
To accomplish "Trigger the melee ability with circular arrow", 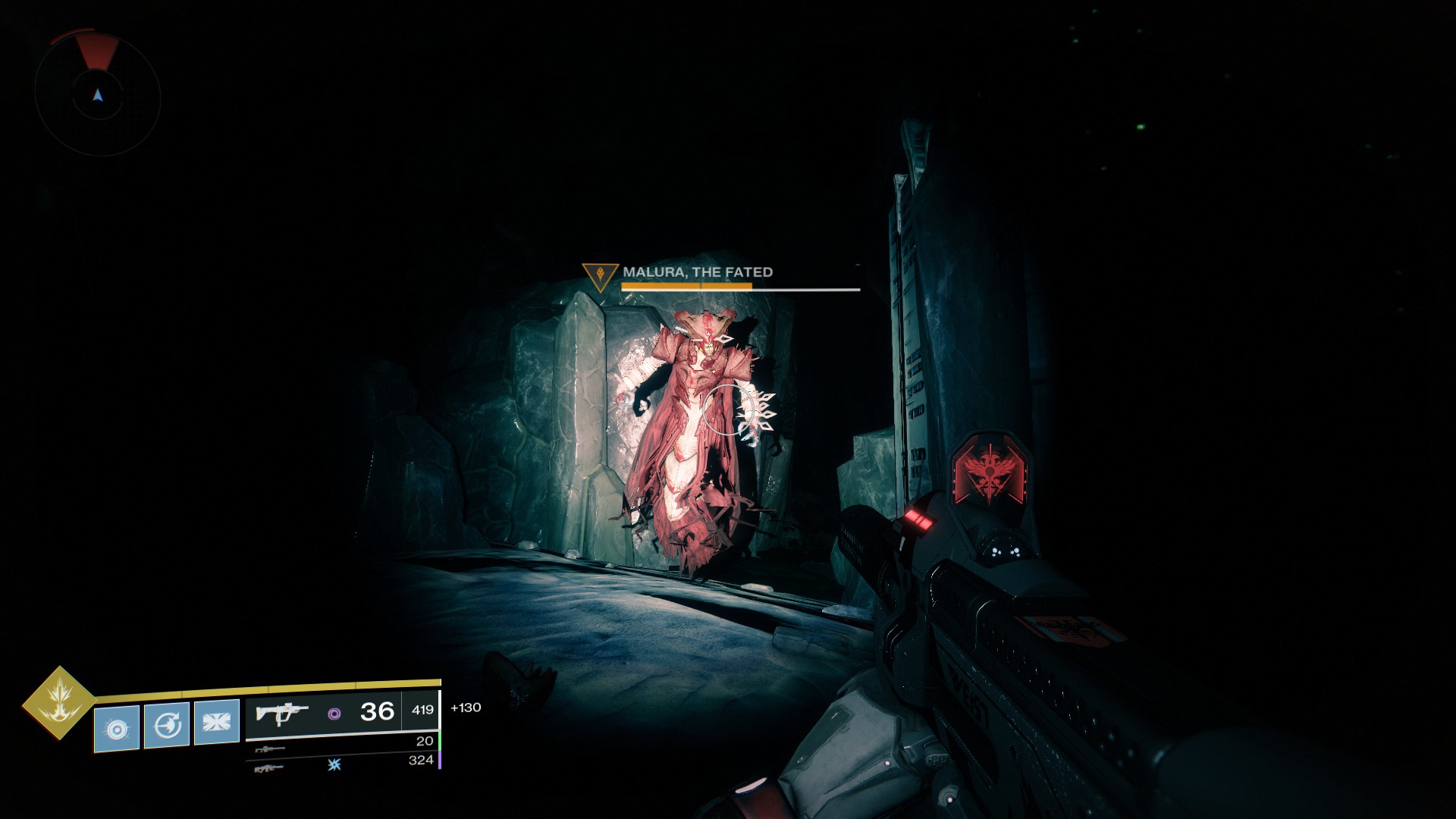I will (x=167, y=726).
